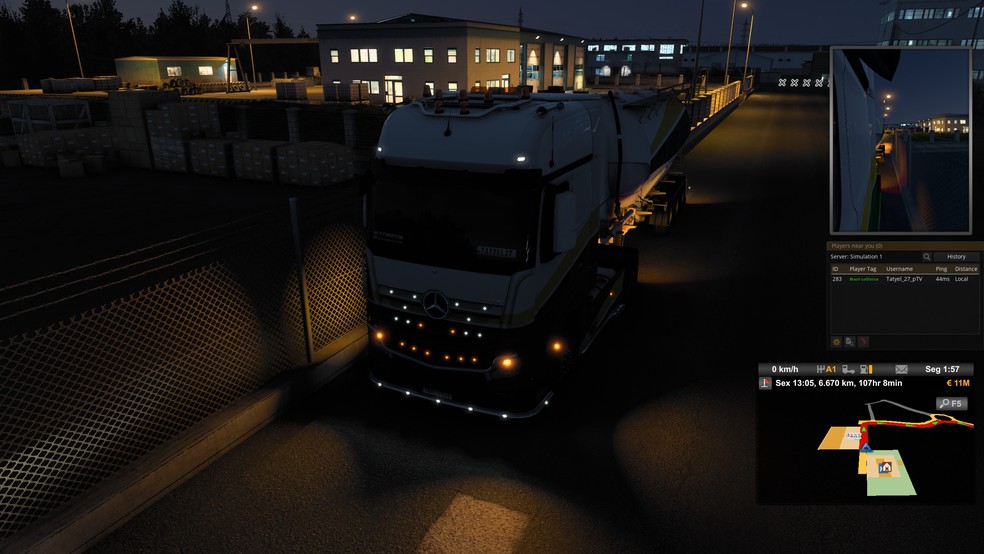Click the magnifier search icon beside History
Viewport: 984px width, 554px height.
pyautogui.click(x=927, y=257)
